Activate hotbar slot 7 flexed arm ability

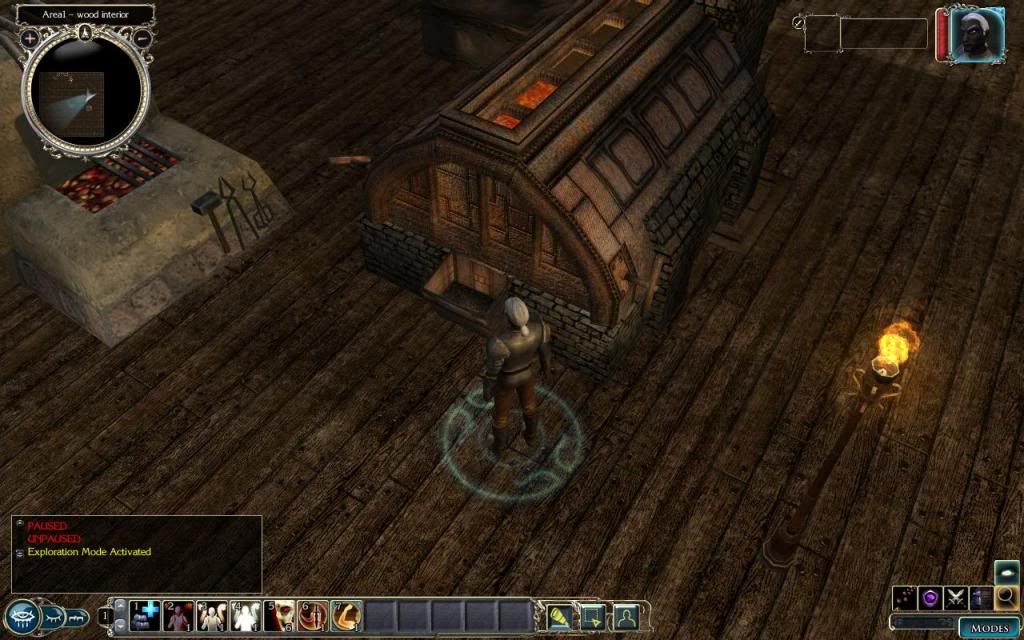346,615
